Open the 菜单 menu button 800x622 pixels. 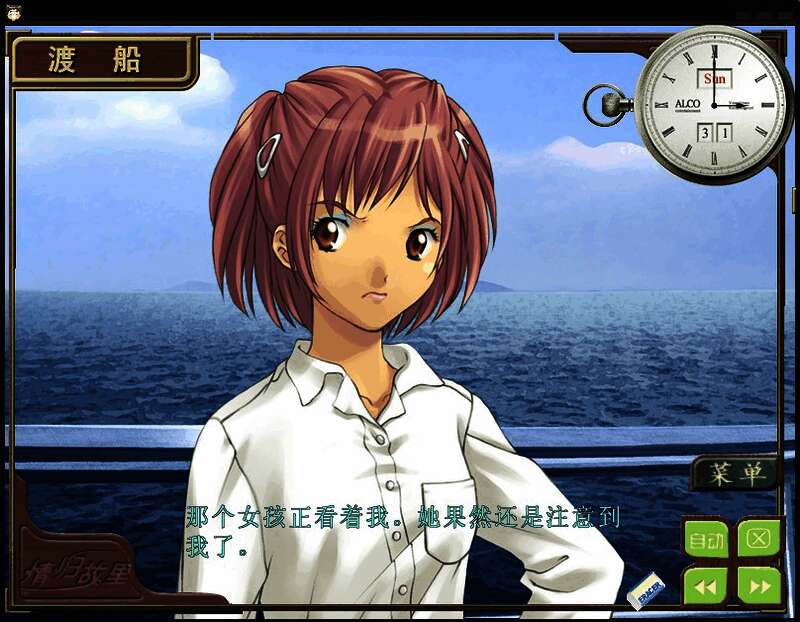click(x=735, y=474)
